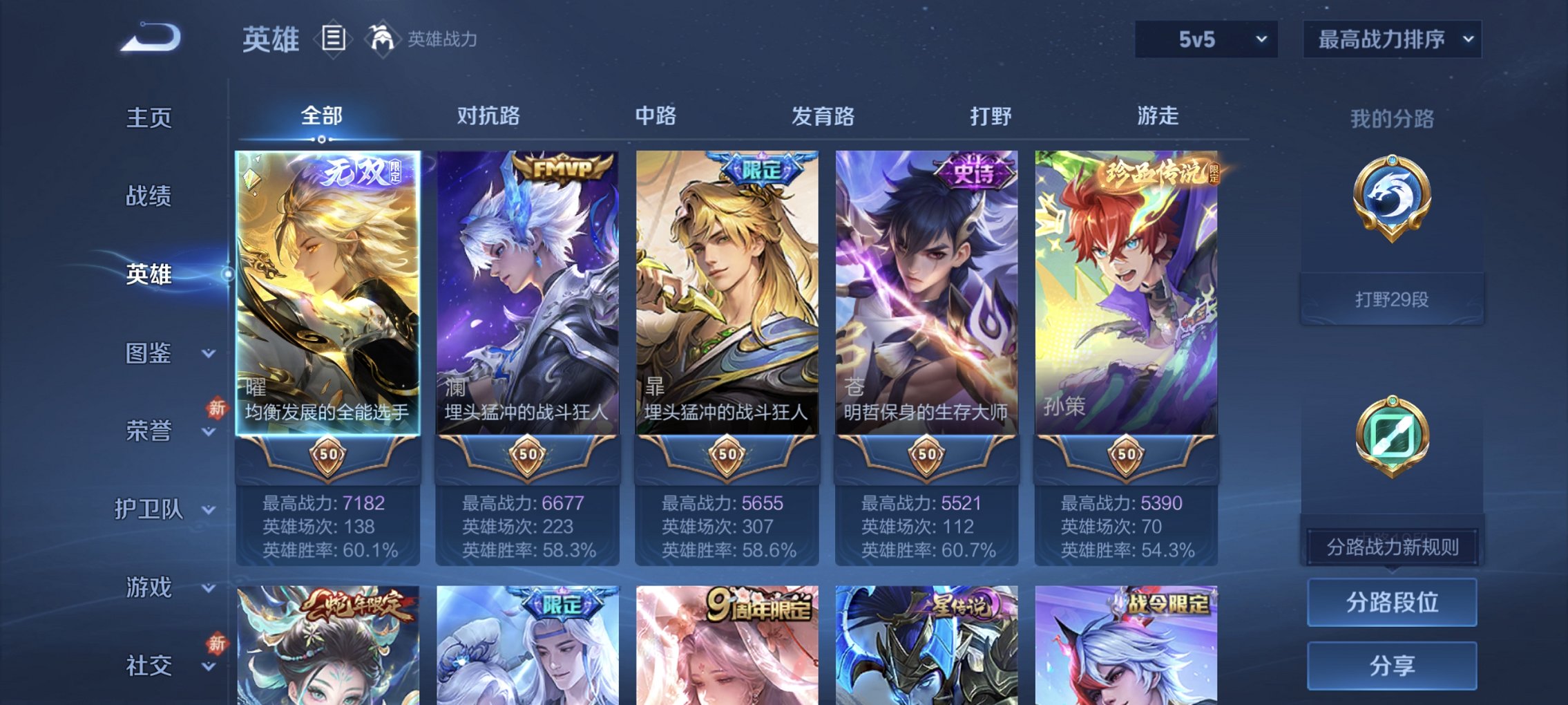Click the level 50 medal on 曜's card
1568x705 pixels.
click(328, 453)
